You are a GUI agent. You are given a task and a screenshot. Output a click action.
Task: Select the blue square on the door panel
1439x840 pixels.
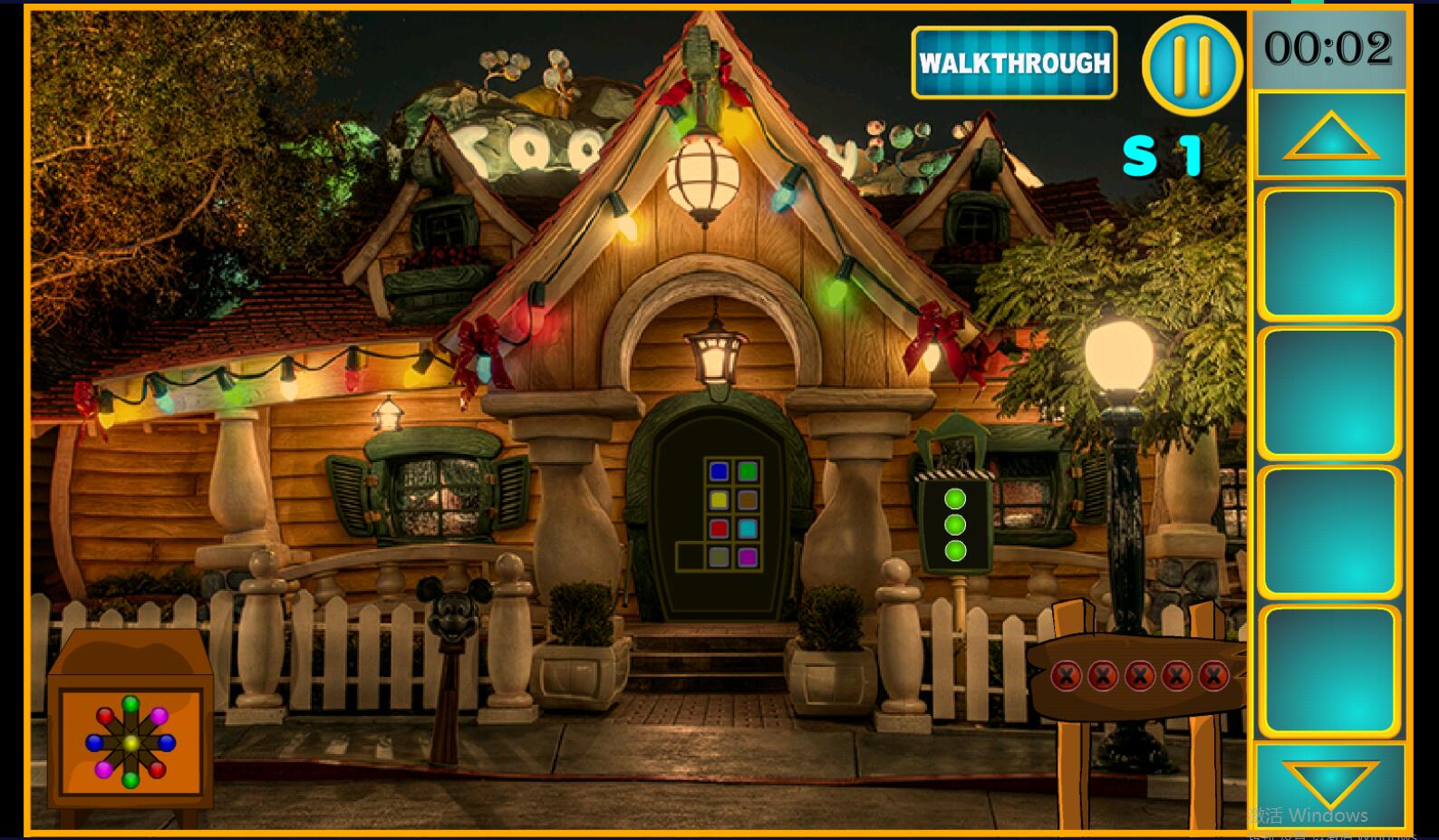click(x=719, y=471)
